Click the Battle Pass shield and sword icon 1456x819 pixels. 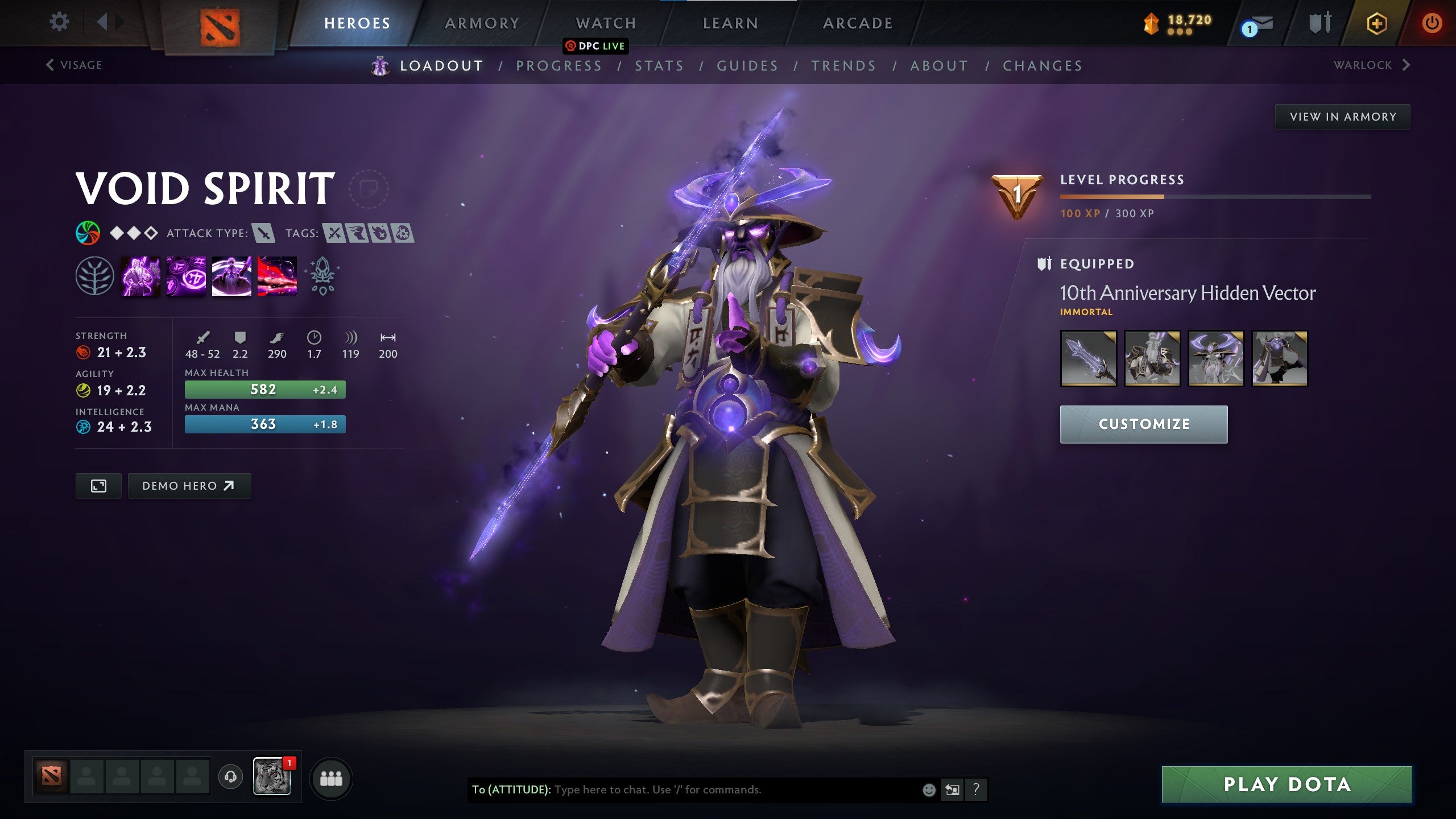pyautogui.click(x=1322, y=23)
